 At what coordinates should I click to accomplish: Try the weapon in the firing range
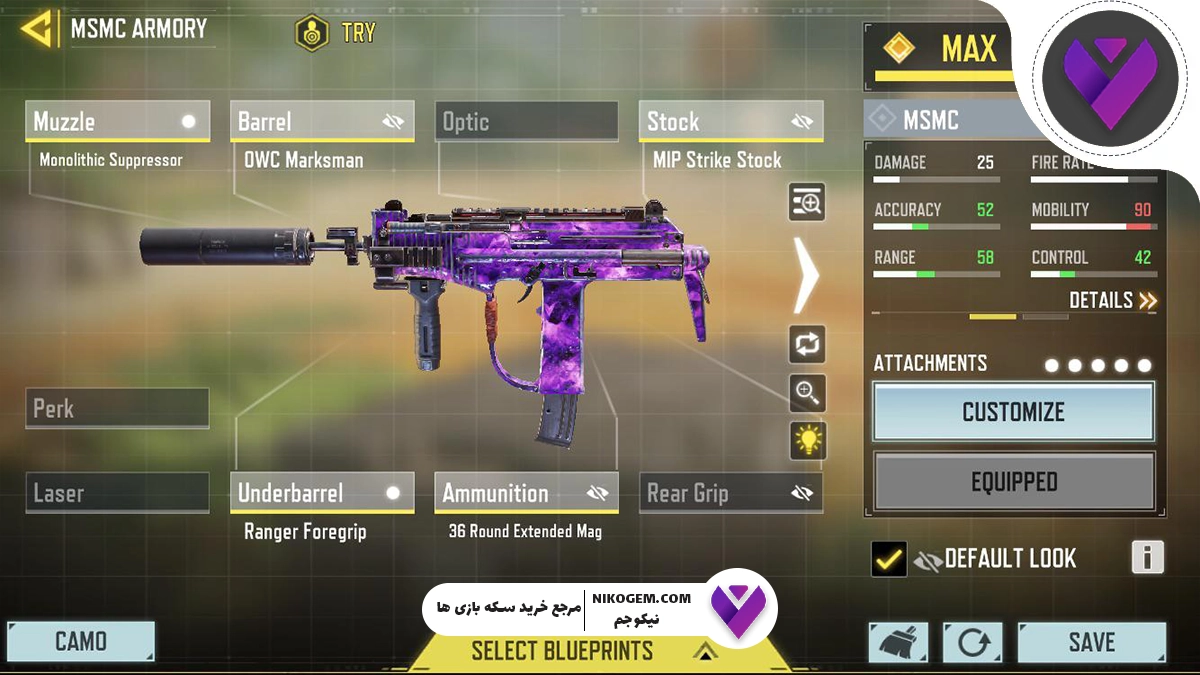(336, 32)
